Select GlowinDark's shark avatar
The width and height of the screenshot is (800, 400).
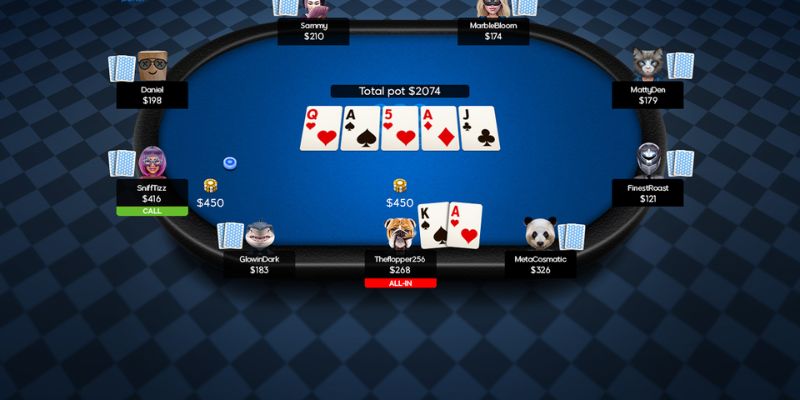(259, 235)
